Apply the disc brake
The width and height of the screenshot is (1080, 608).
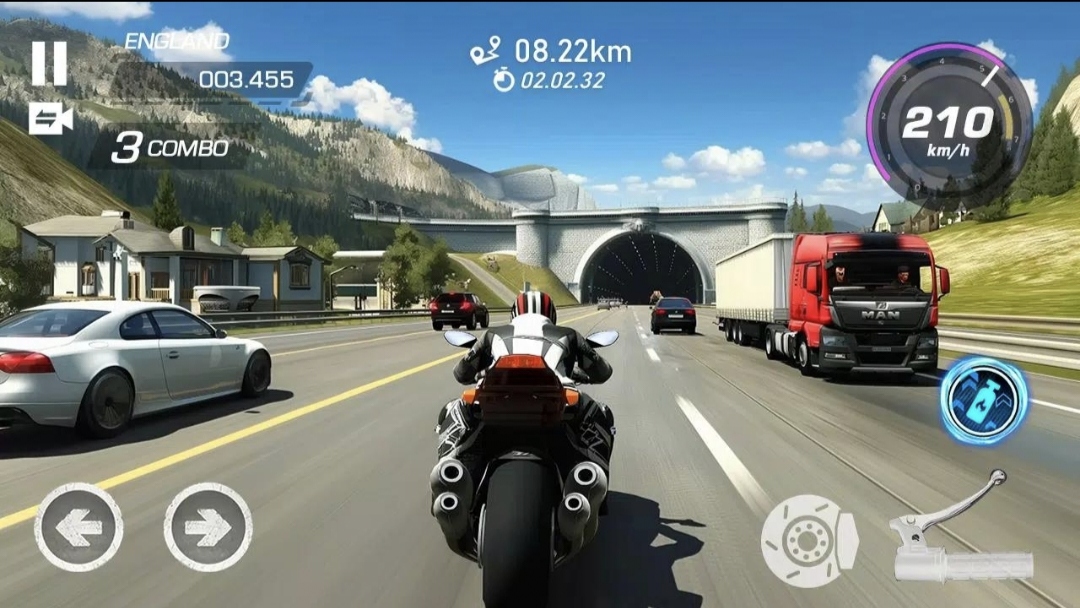809,541
